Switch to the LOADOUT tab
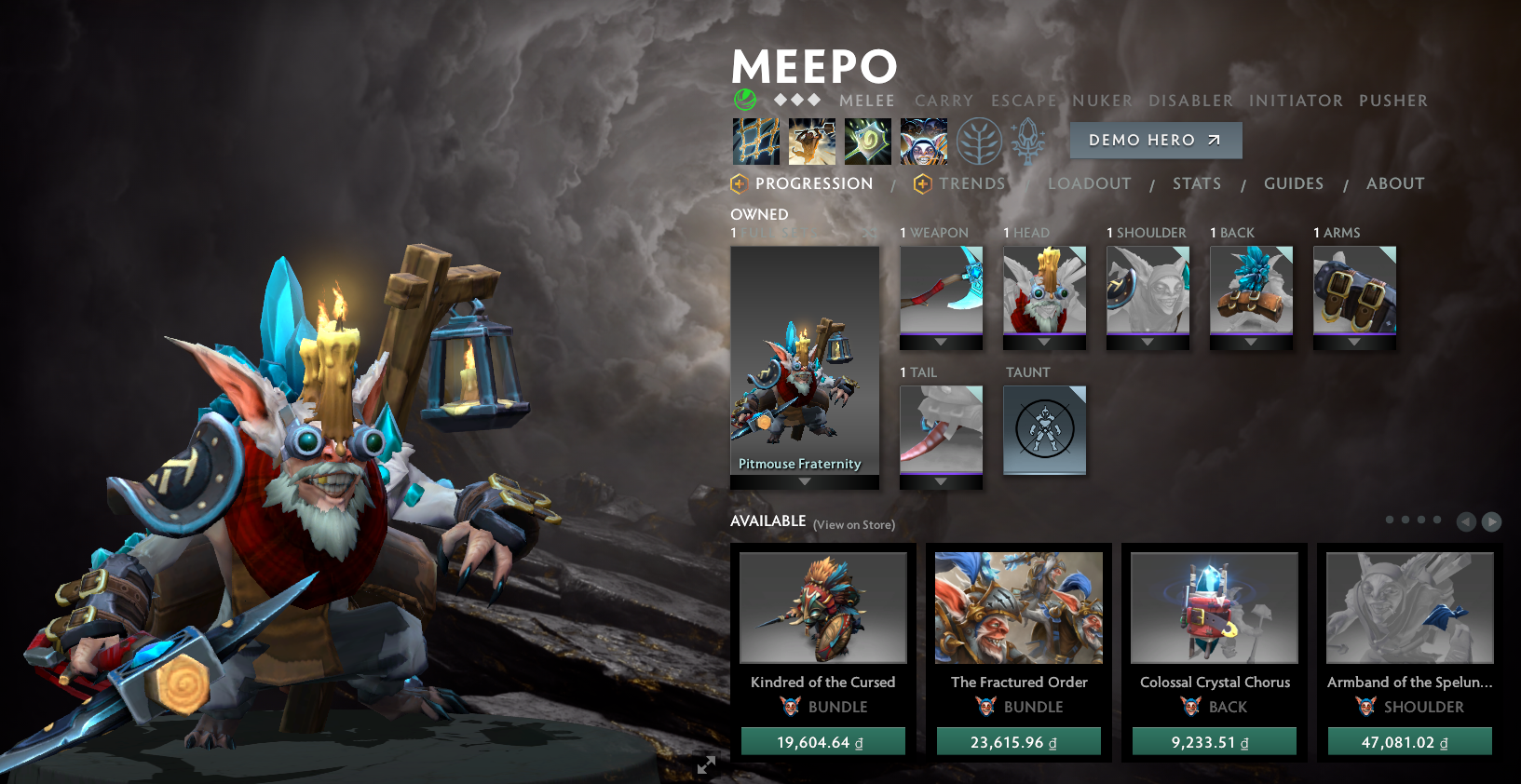This screenshot has width=1521, height=784. [x=1090, y=183]
